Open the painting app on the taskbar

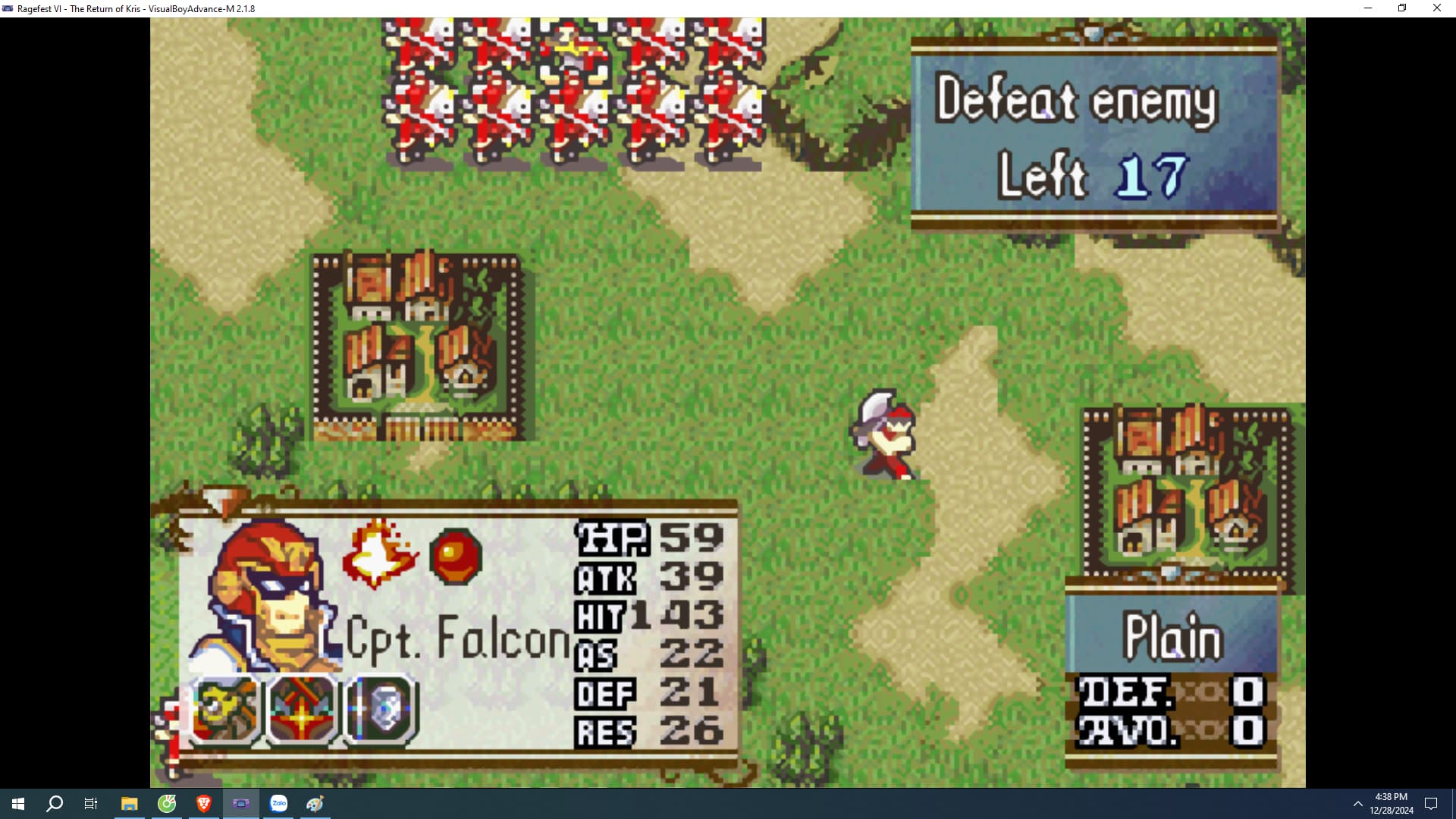(x=314, y=804)
